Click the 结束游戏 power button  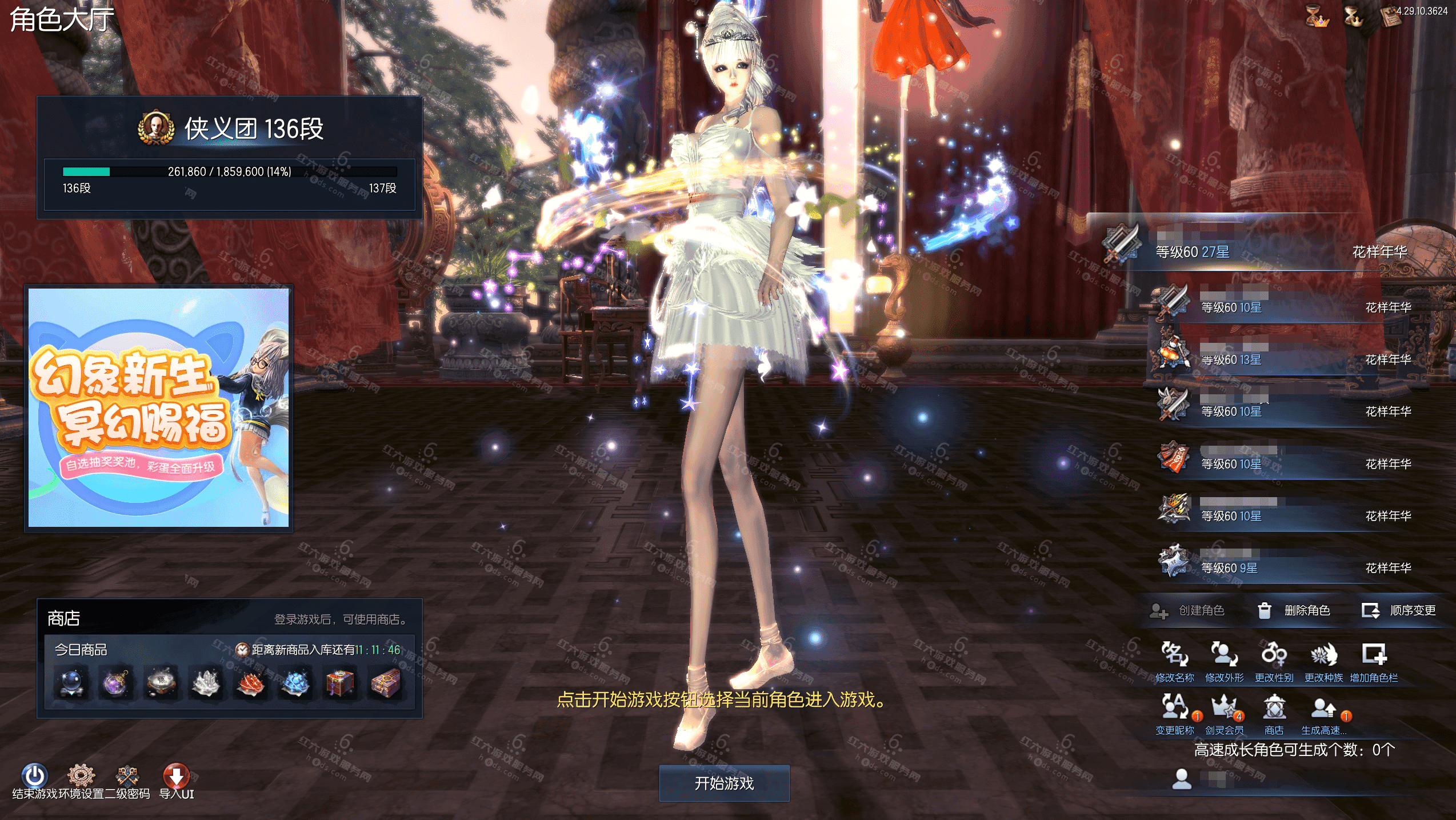(x=34, y=775)
